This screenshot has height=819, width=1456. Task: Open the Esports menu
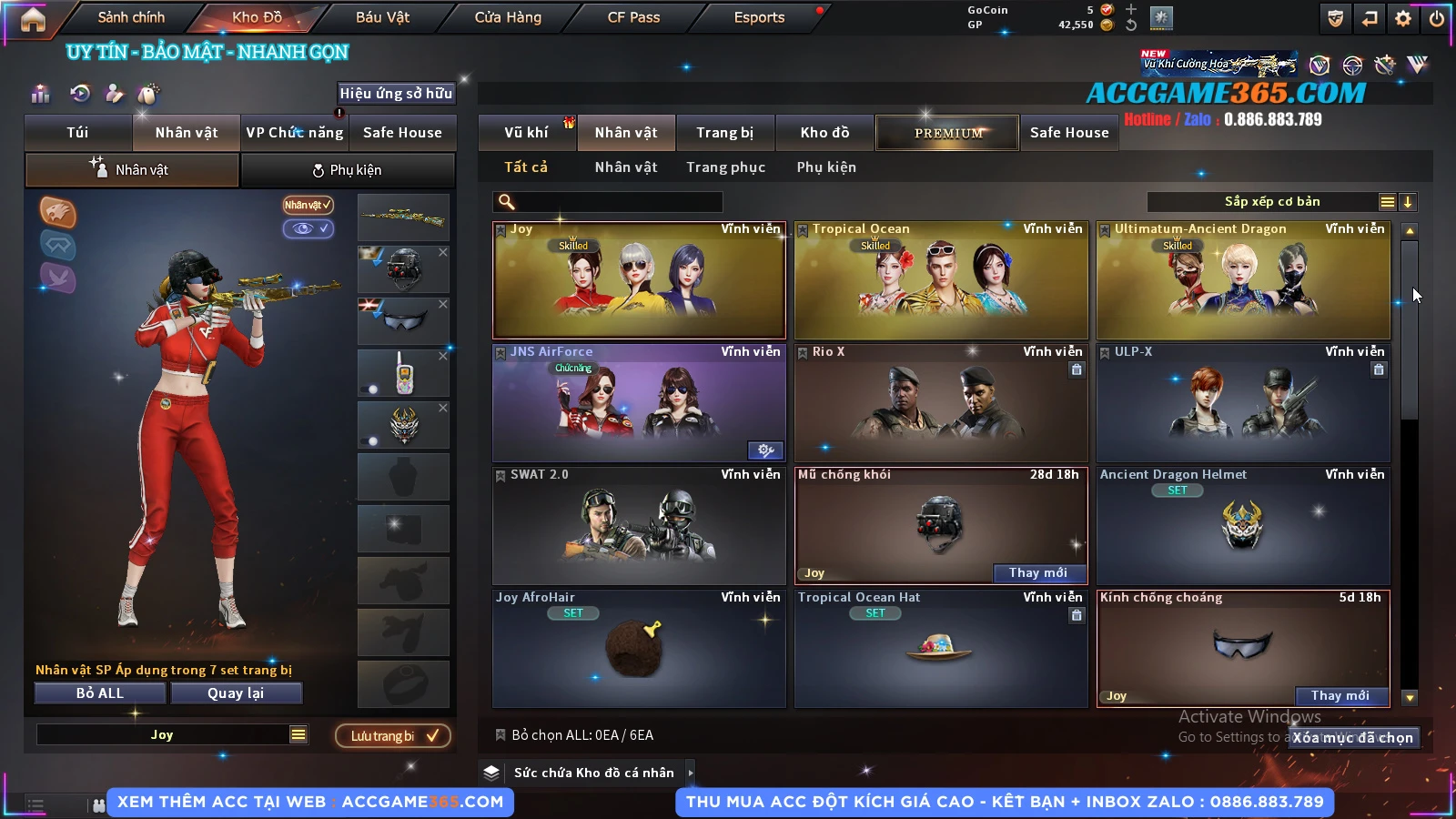click(759, 17)
